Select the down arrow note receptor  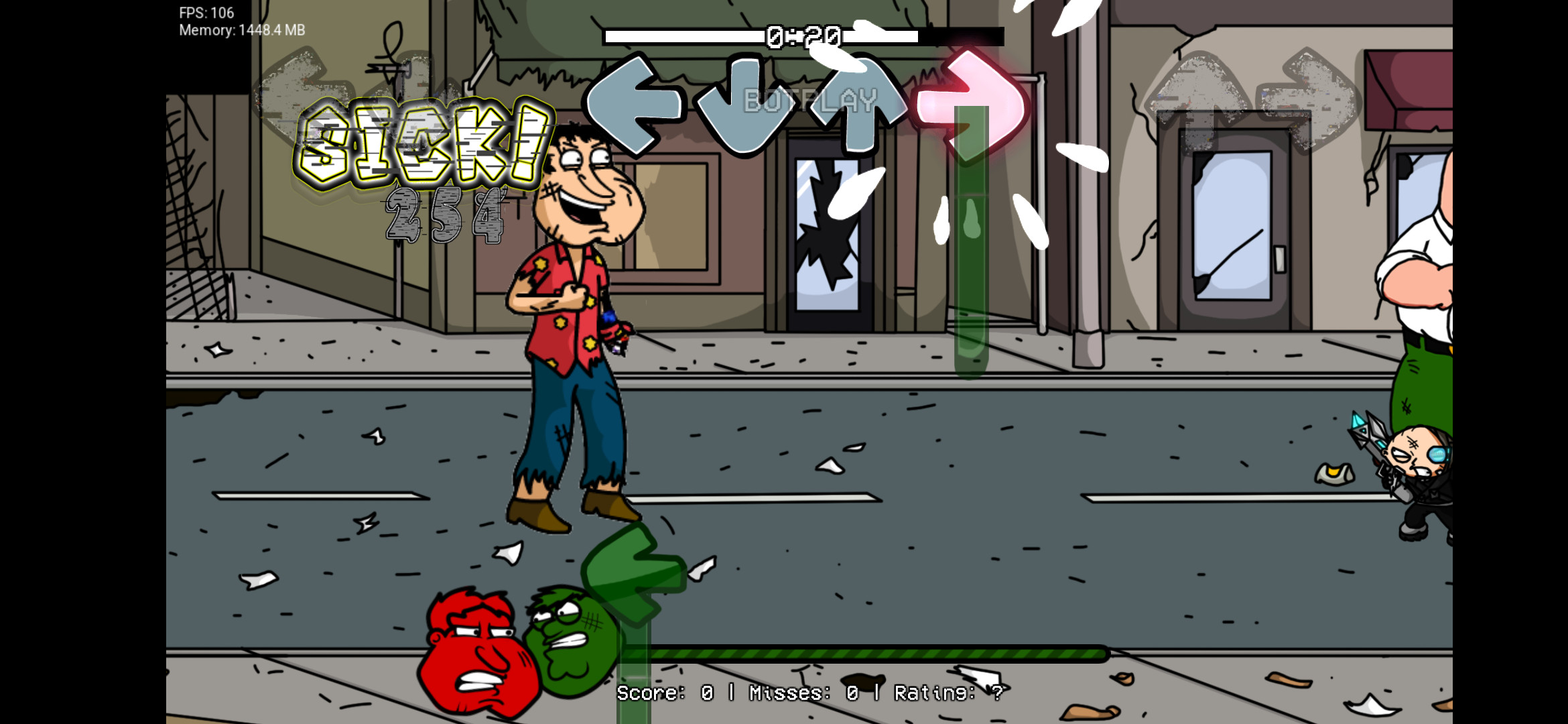tap(744, 104)
